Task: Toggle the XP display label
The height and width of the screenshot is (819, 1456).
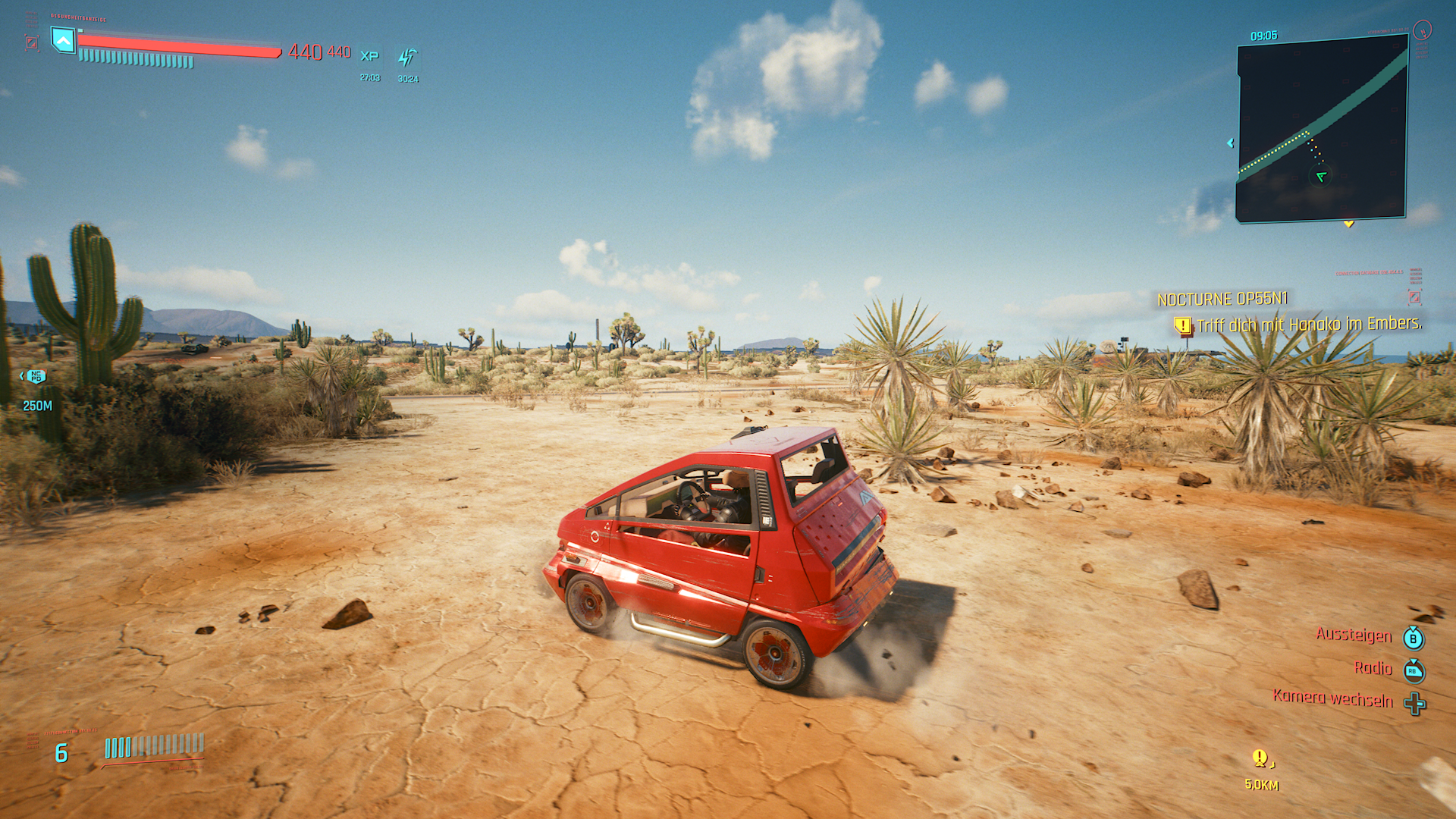Action: pyautogui.click(x=371, y=55)
